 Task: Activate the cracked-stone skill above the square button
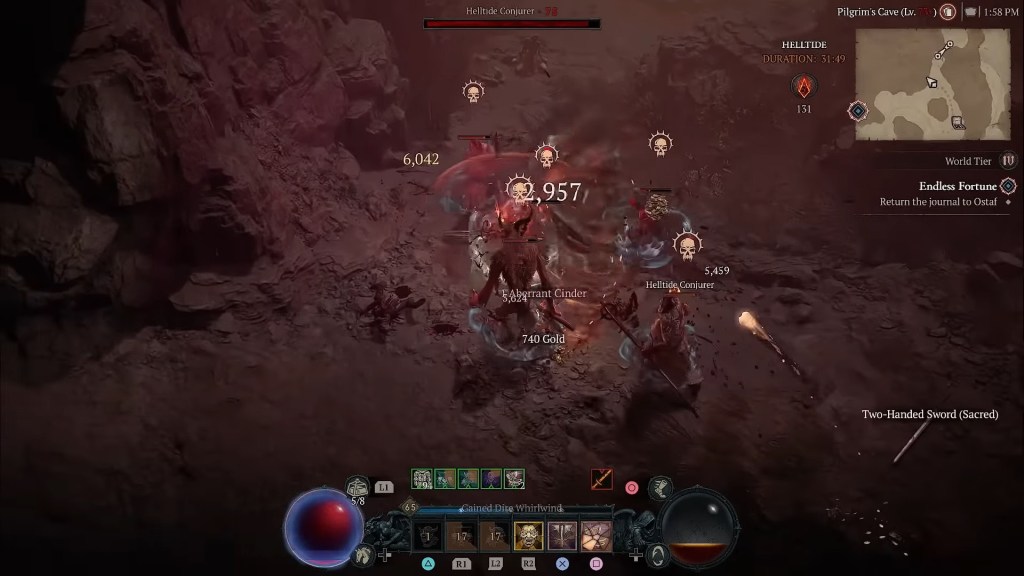[596, 536]
